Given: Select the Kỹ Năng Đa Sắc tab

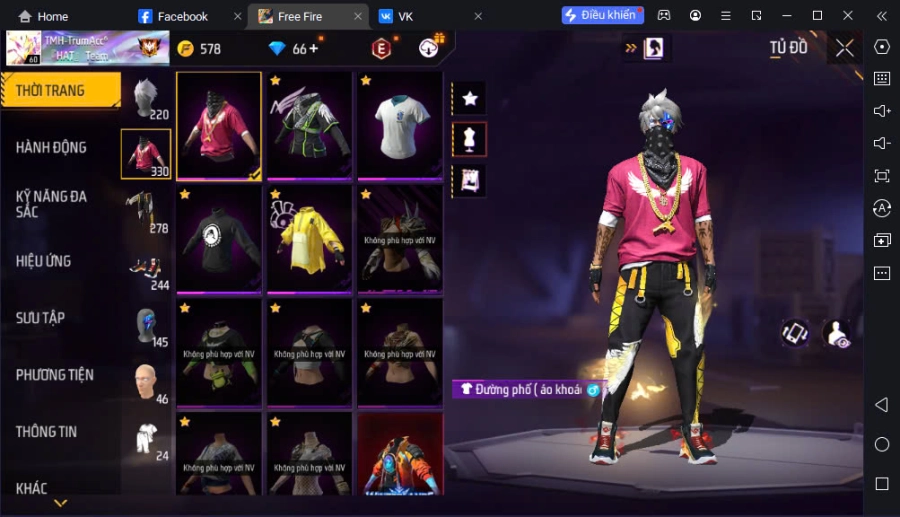Looking at the screenshot, I should click(52, 204).
